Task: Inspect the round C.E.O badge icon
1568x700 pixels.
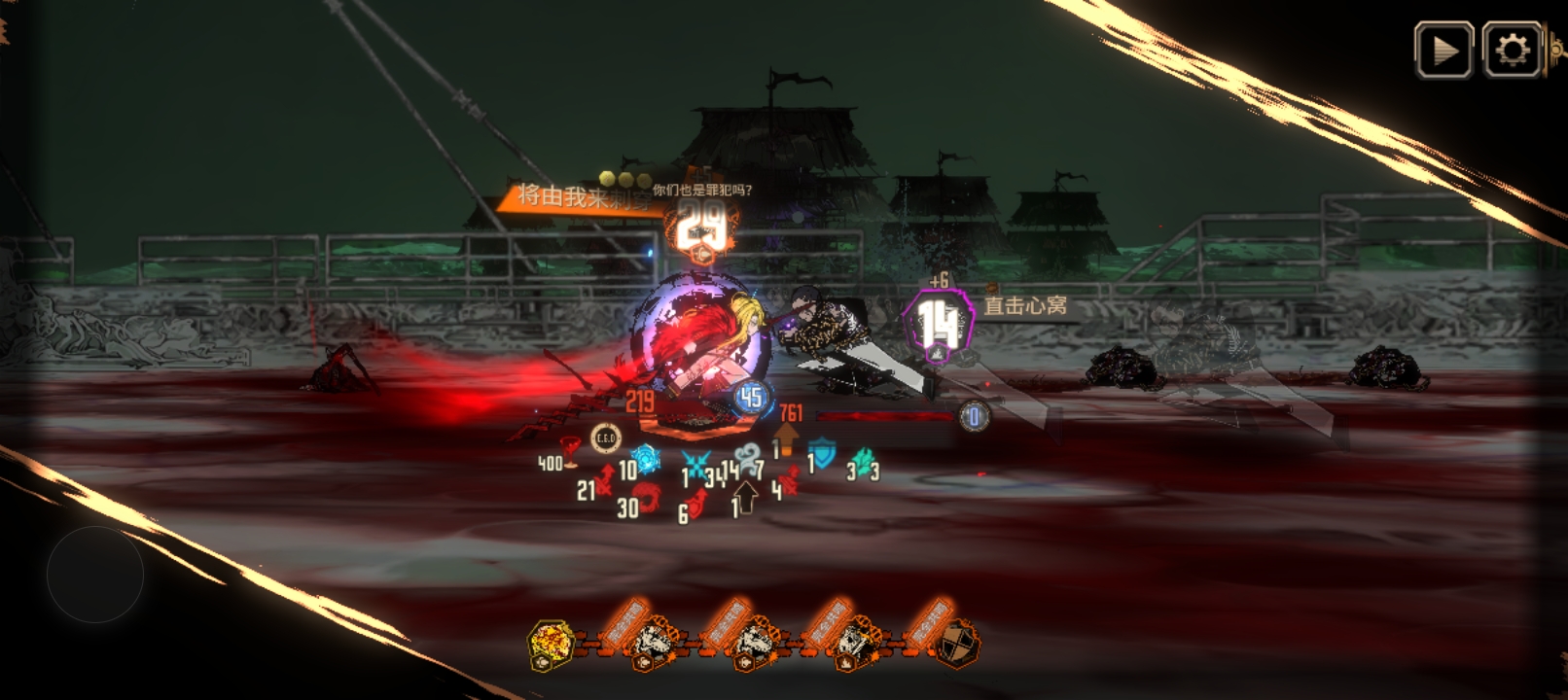Action: [x=605, y=439]
